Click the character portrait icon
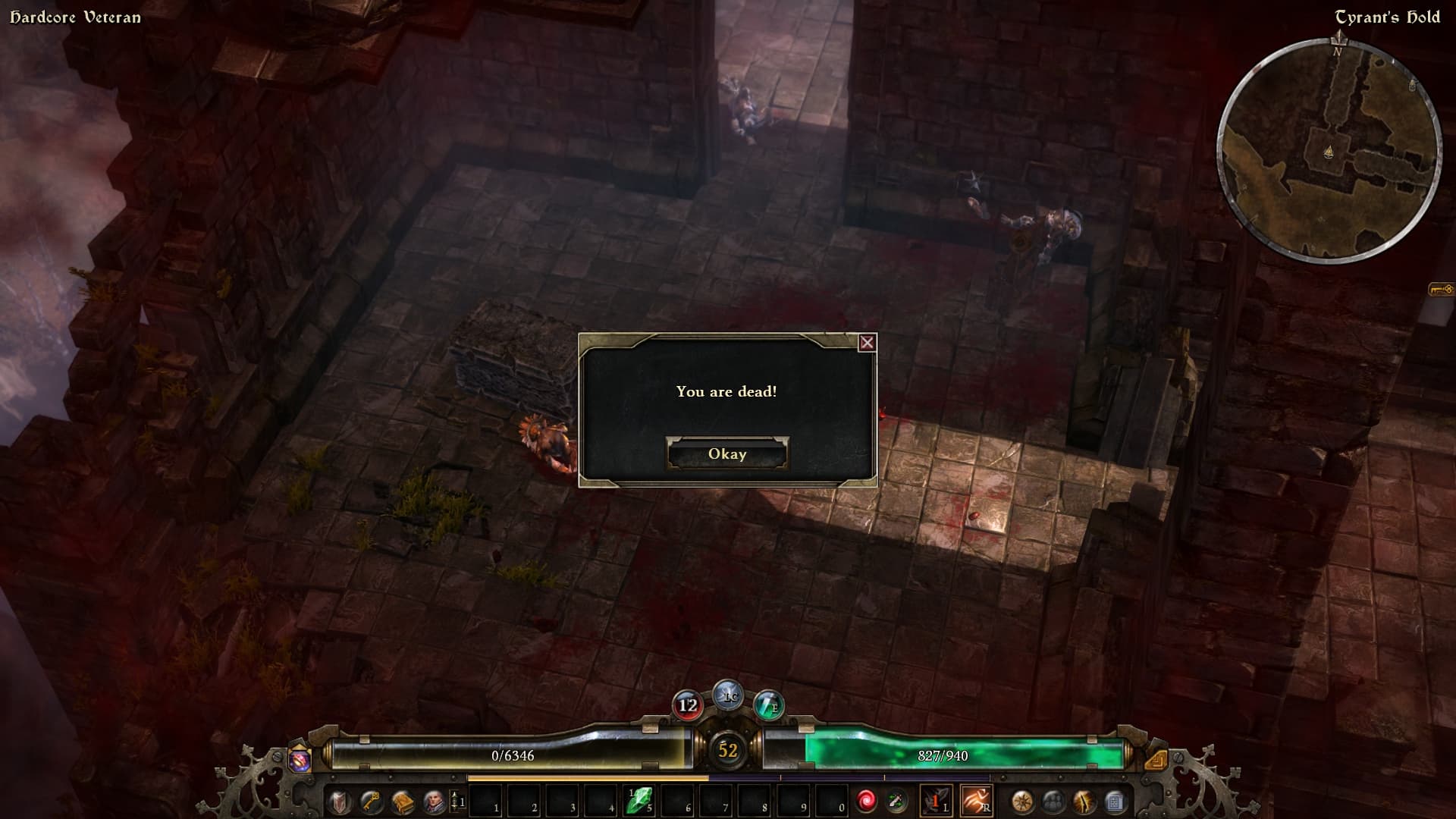Screen dimensions: 1456x819 pyautogui.click(x=434, y=802)
